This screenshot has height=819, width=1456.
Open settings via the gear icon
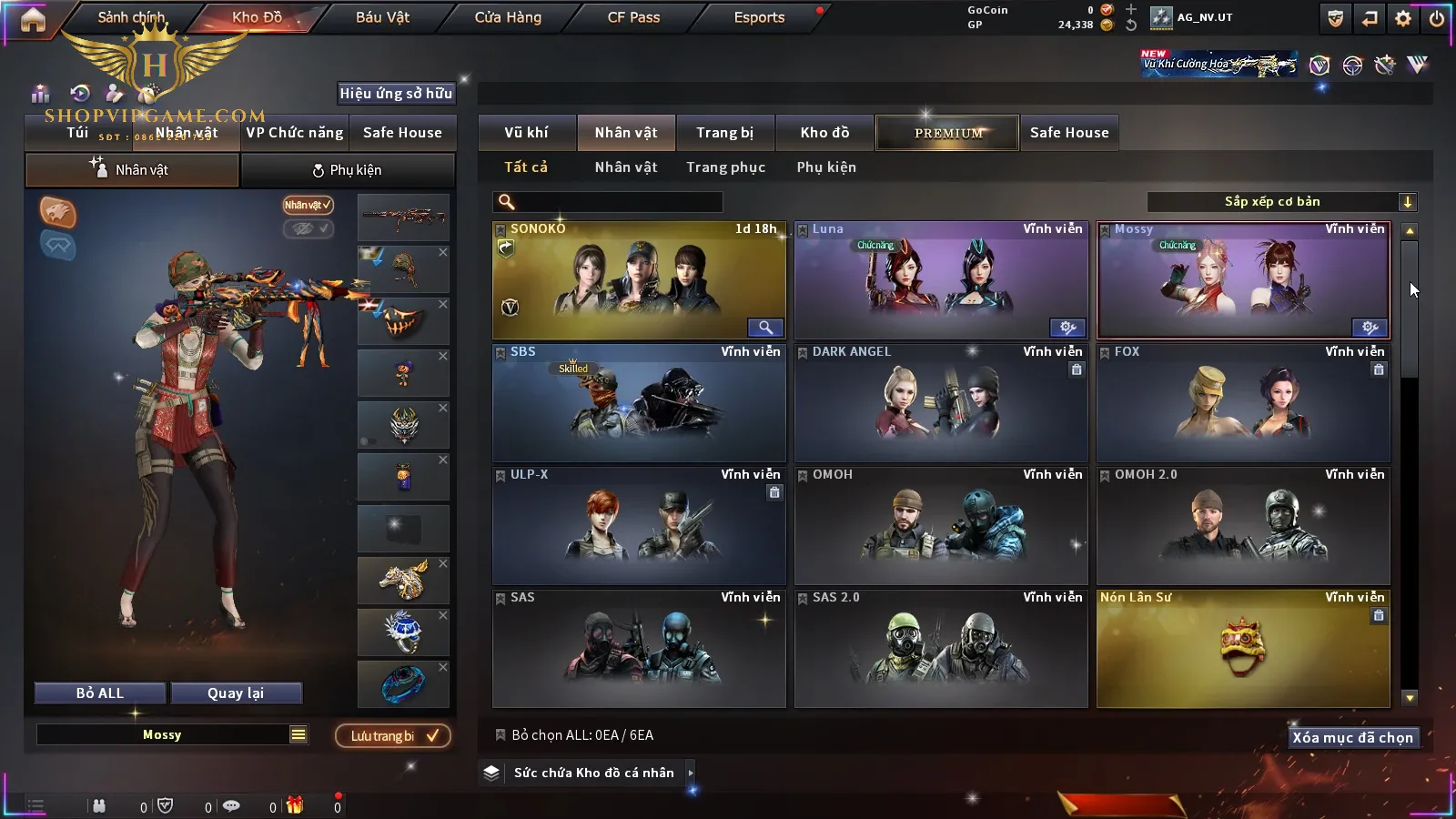coord(1403,18)
